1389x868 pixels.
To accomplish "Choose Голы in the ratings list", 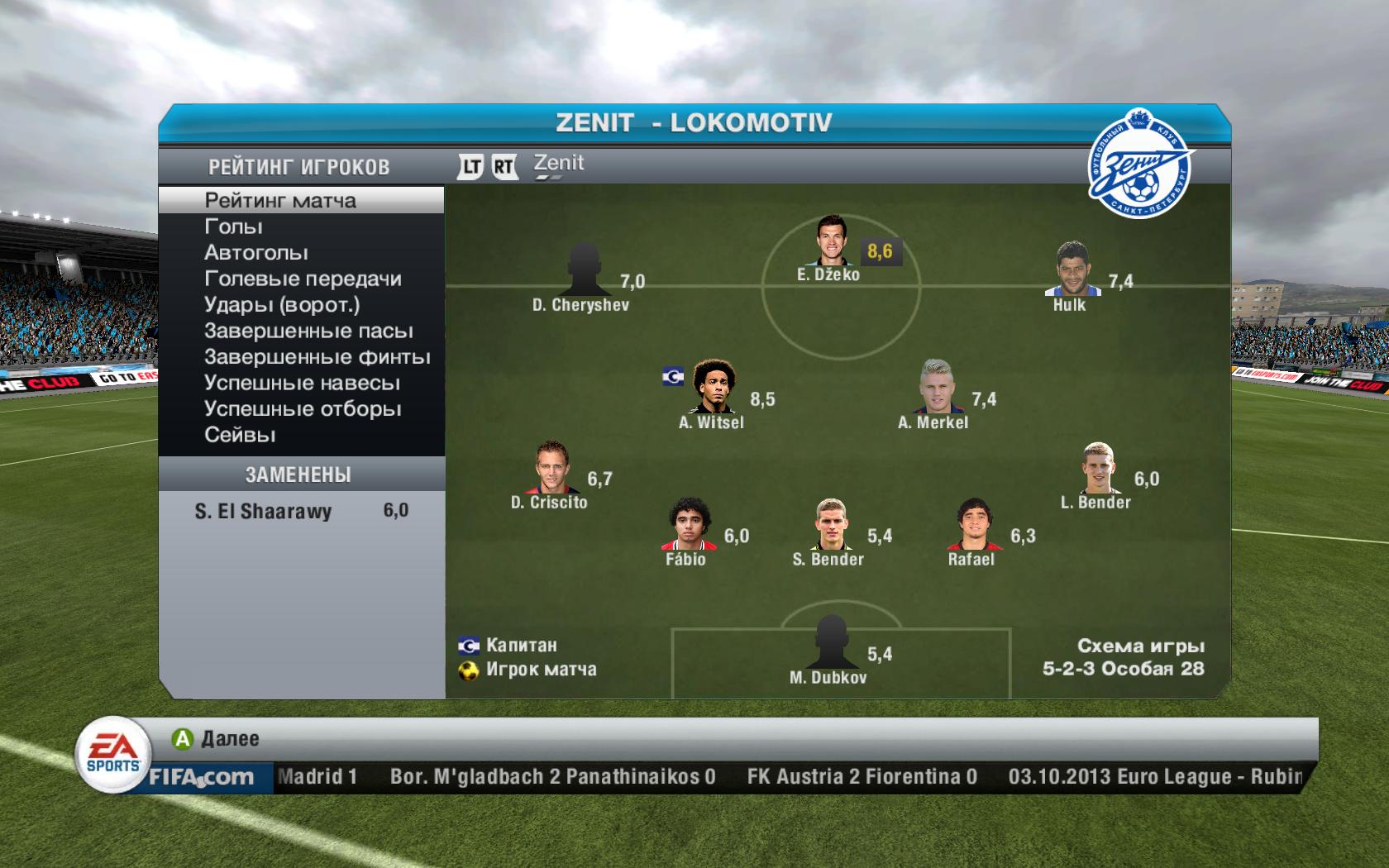I will pyautogui.click(x=233, y=227).
